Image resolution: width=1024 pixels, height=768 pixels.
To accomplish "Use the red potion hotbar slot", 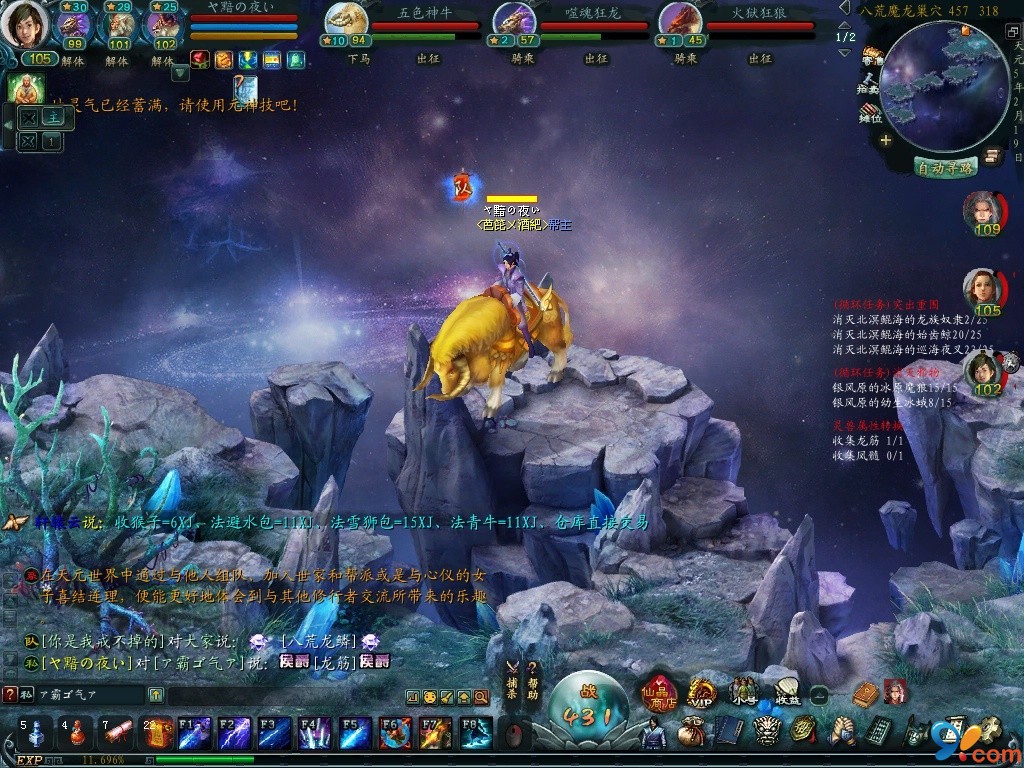I will pyautogui.click(x=75, y=734).
